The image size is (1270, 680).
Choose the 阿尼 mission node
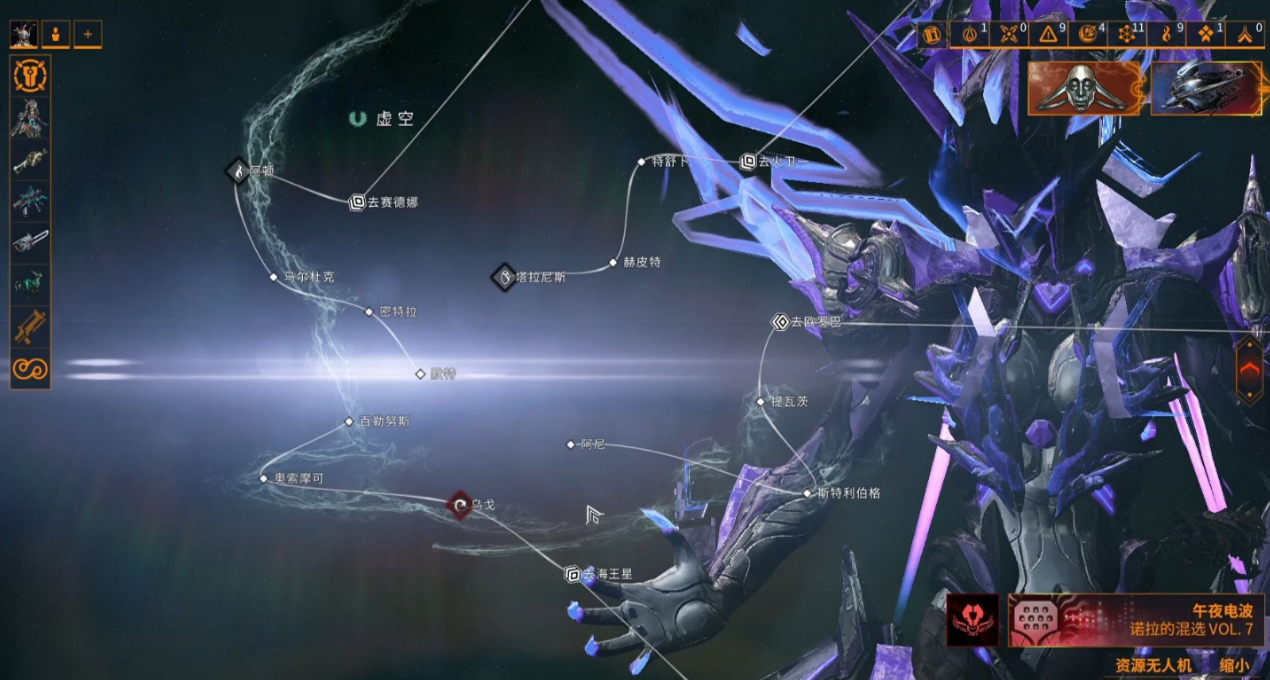(x=571, y=444)
